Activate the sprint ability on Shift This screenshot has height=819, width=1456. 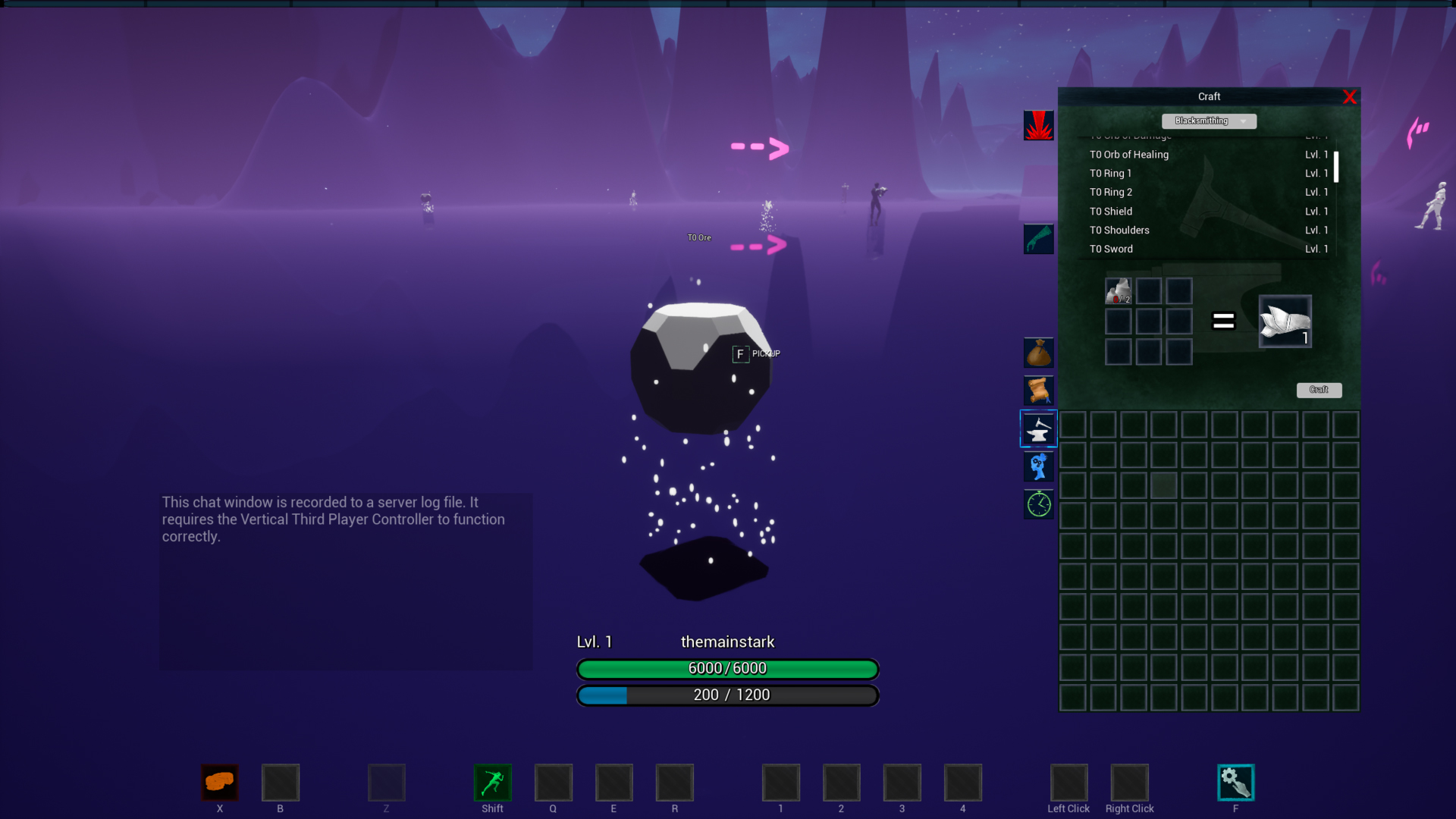492,783
